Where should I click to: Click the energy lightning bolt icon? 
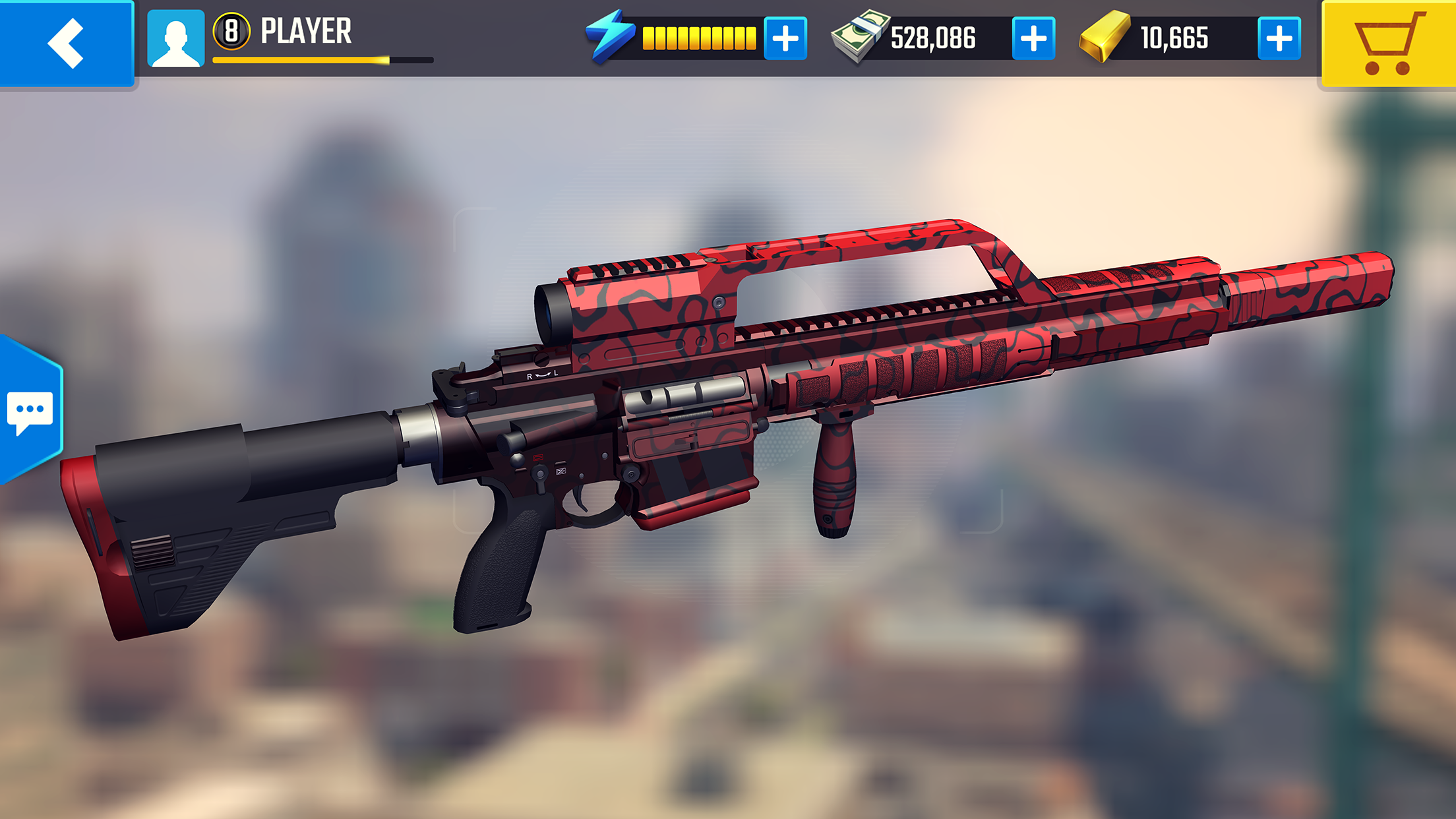pyautogui.click(x=611, y=38)
